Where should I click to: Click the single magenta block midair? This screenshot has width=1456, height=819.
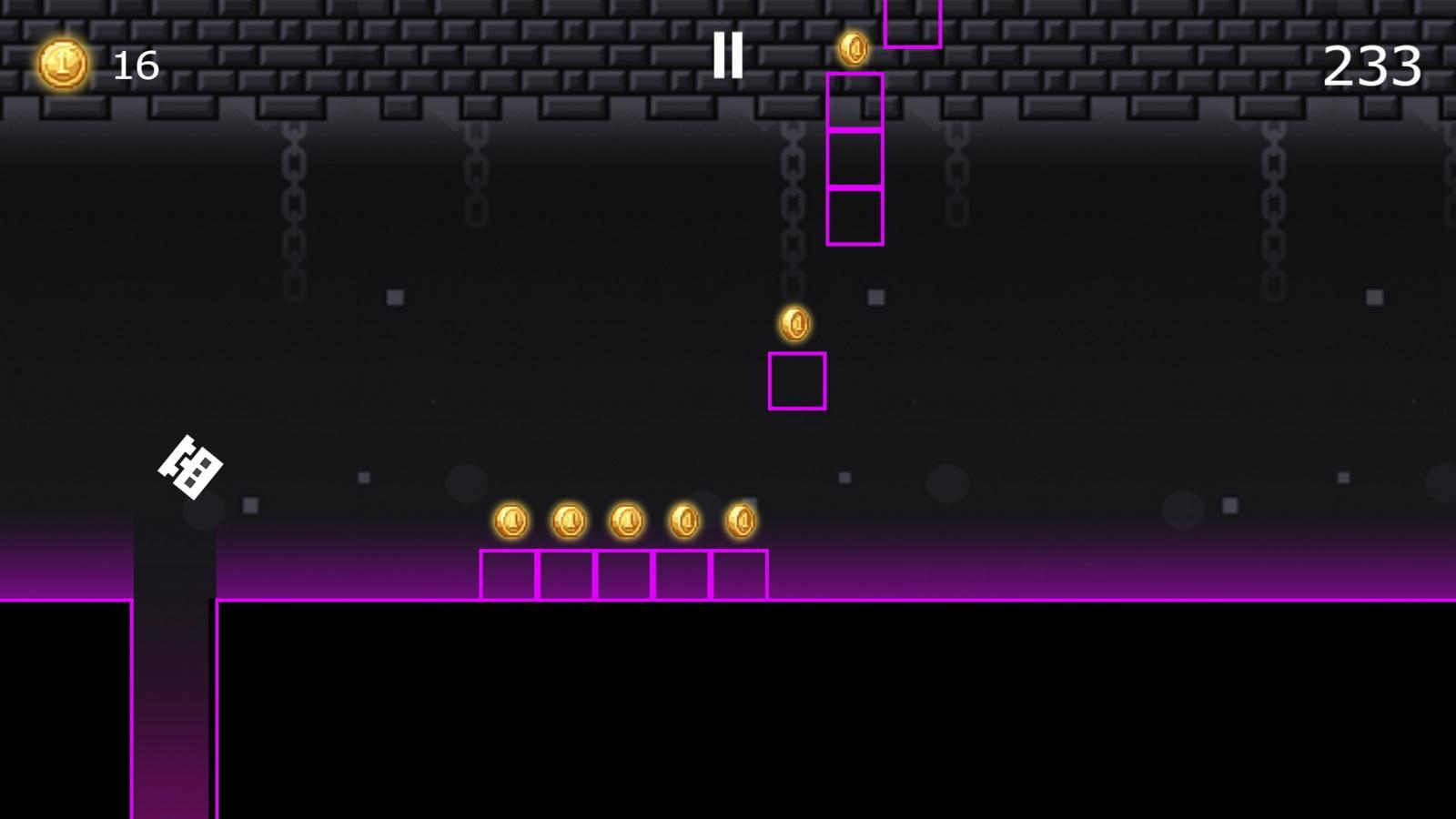(797, 379)
